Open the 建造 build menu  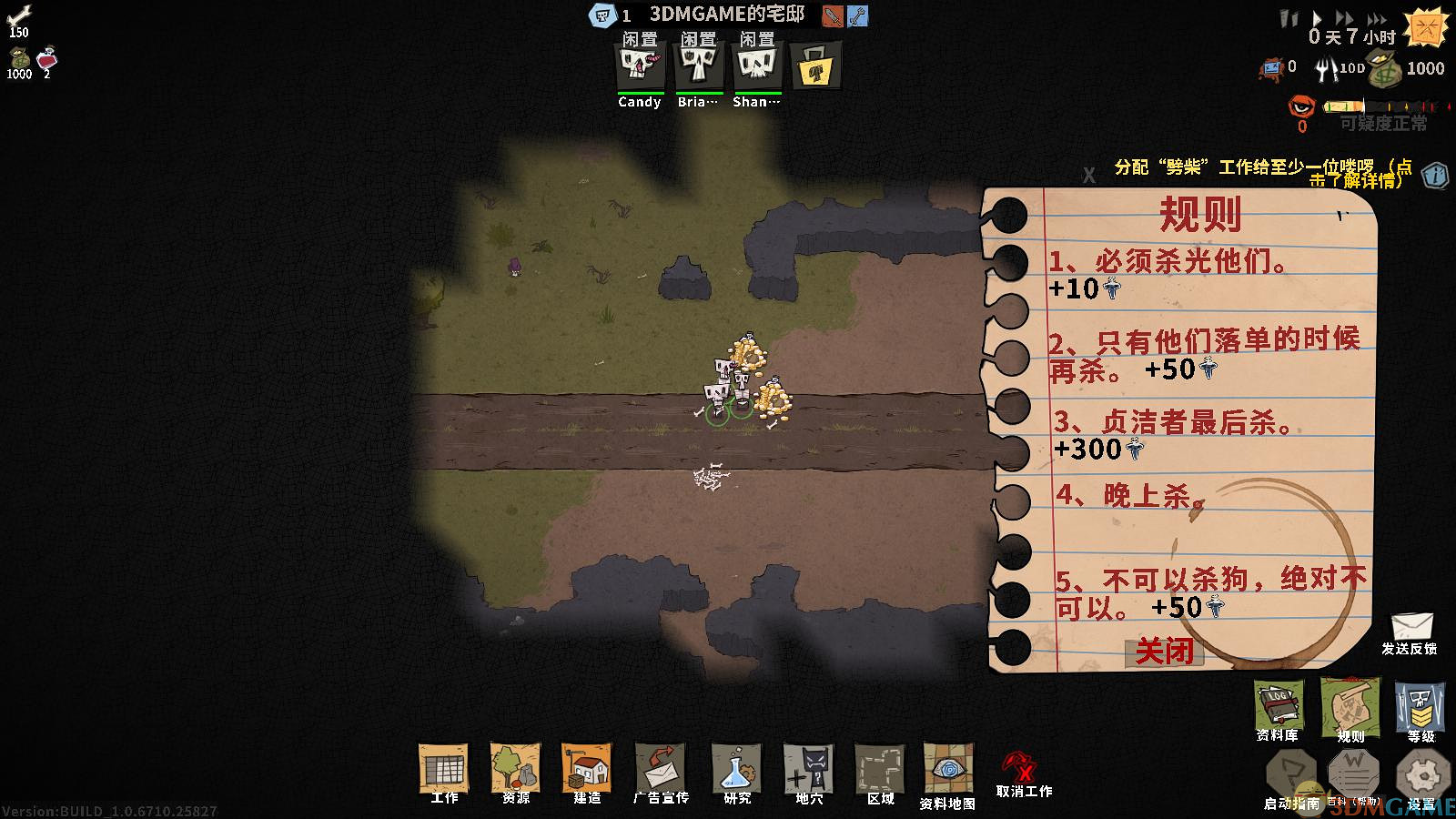pos(587,770)
